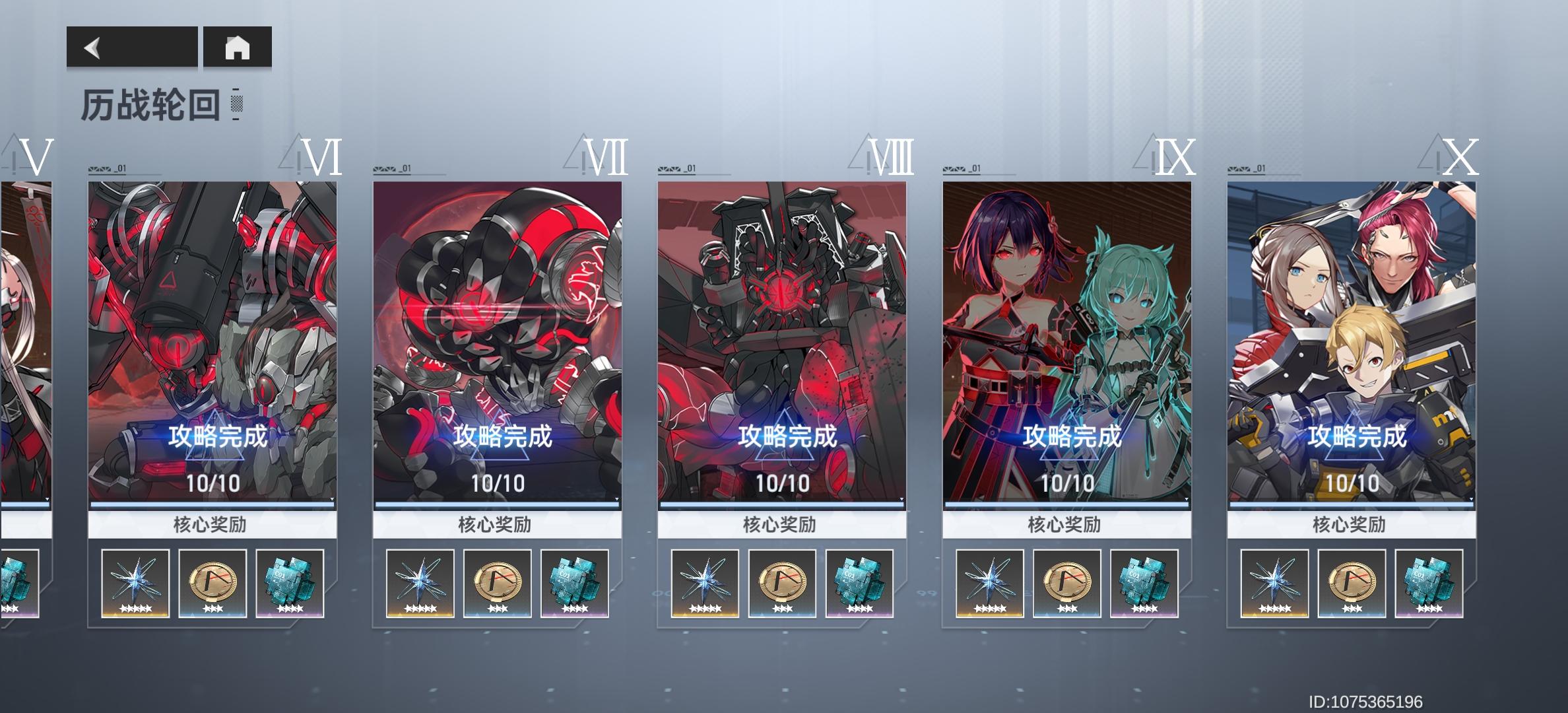Click the coin reward icon under stage X

tap(1350, 584)
